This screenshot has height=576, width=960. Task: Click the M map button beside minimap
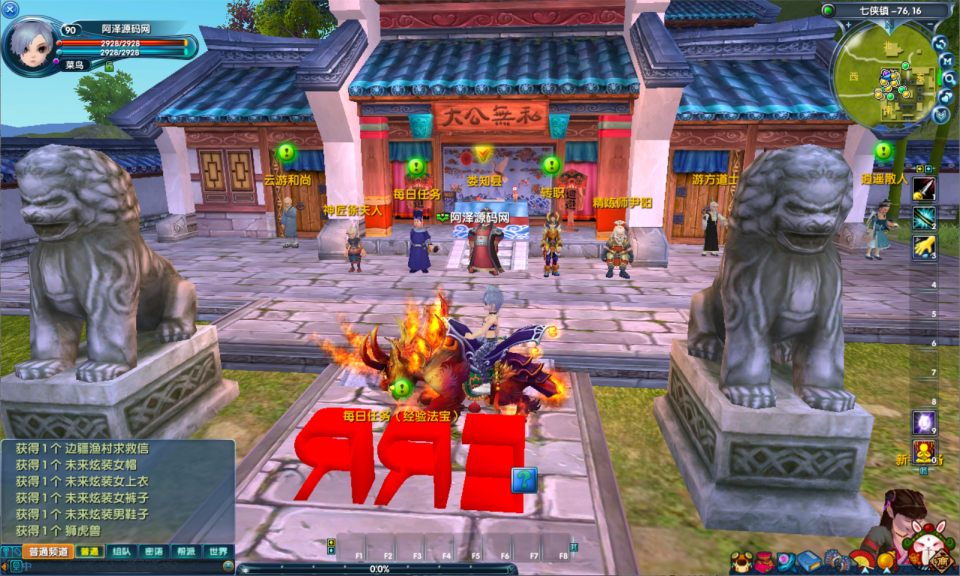click(946, 61)
